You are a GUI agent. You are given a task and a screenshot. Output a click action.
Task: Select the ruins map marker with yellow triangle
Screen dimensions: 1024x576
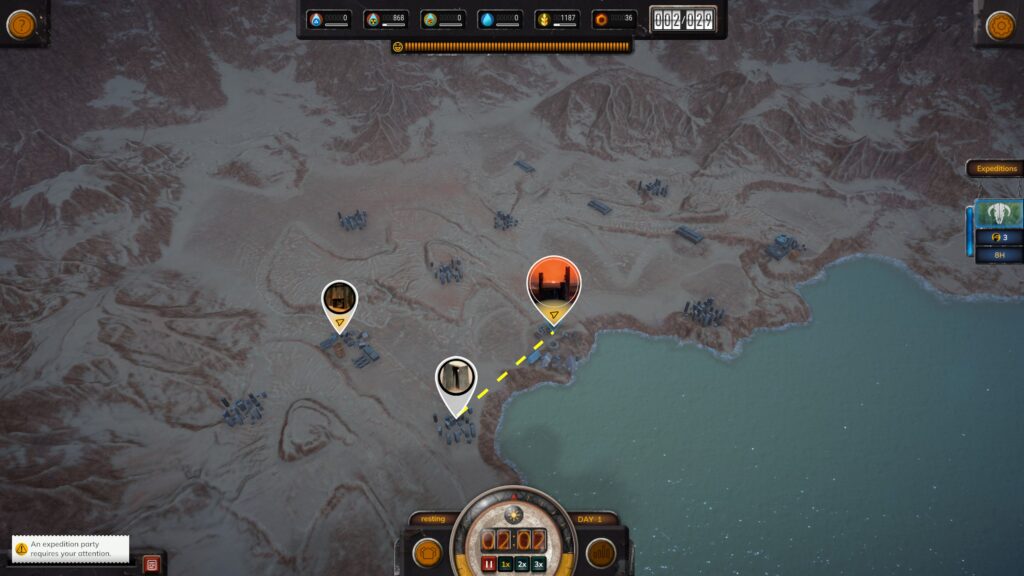pos(340,300)
